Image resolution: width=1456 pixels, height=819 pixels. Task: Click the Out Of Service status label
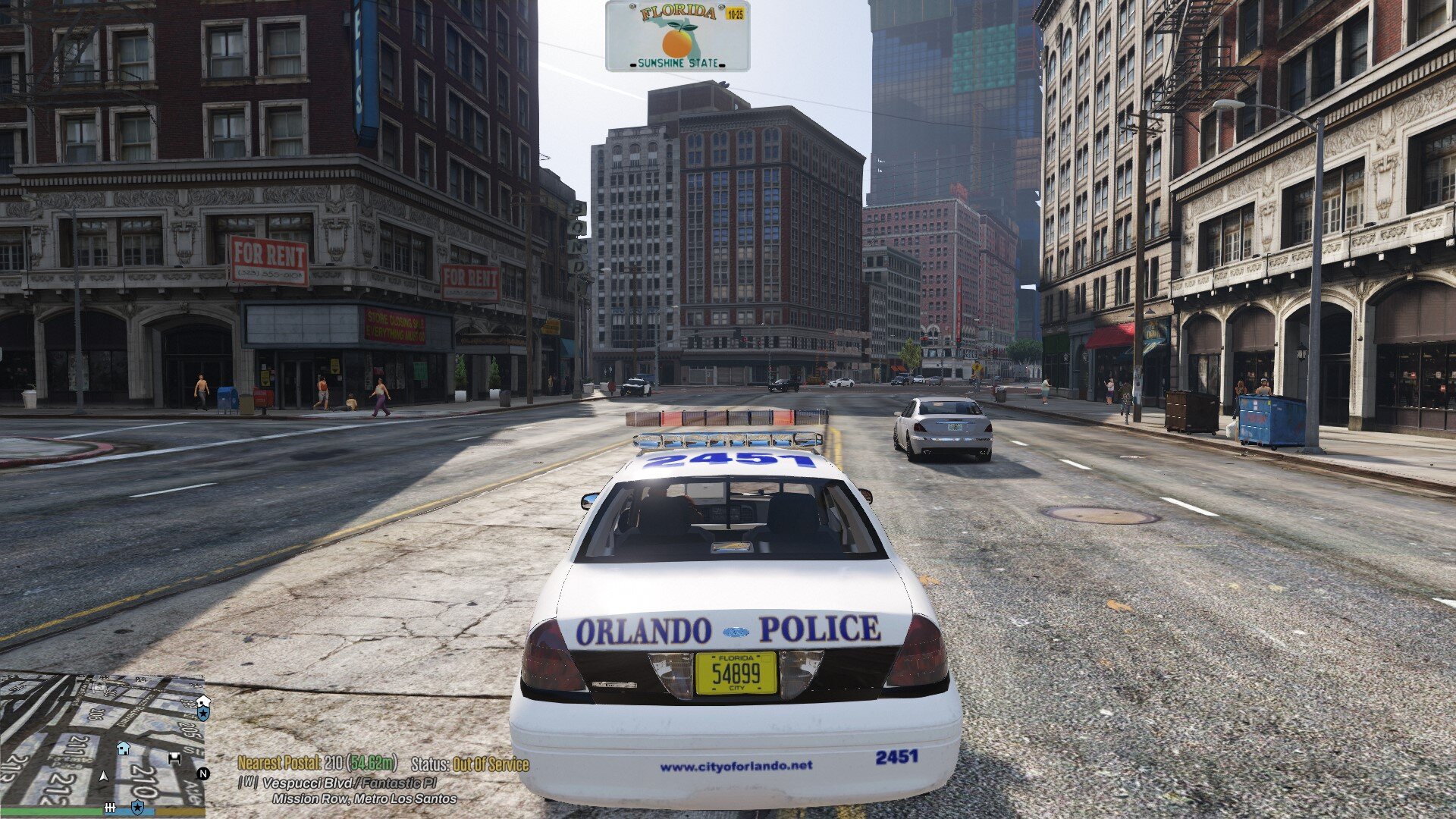coord(491,764)
